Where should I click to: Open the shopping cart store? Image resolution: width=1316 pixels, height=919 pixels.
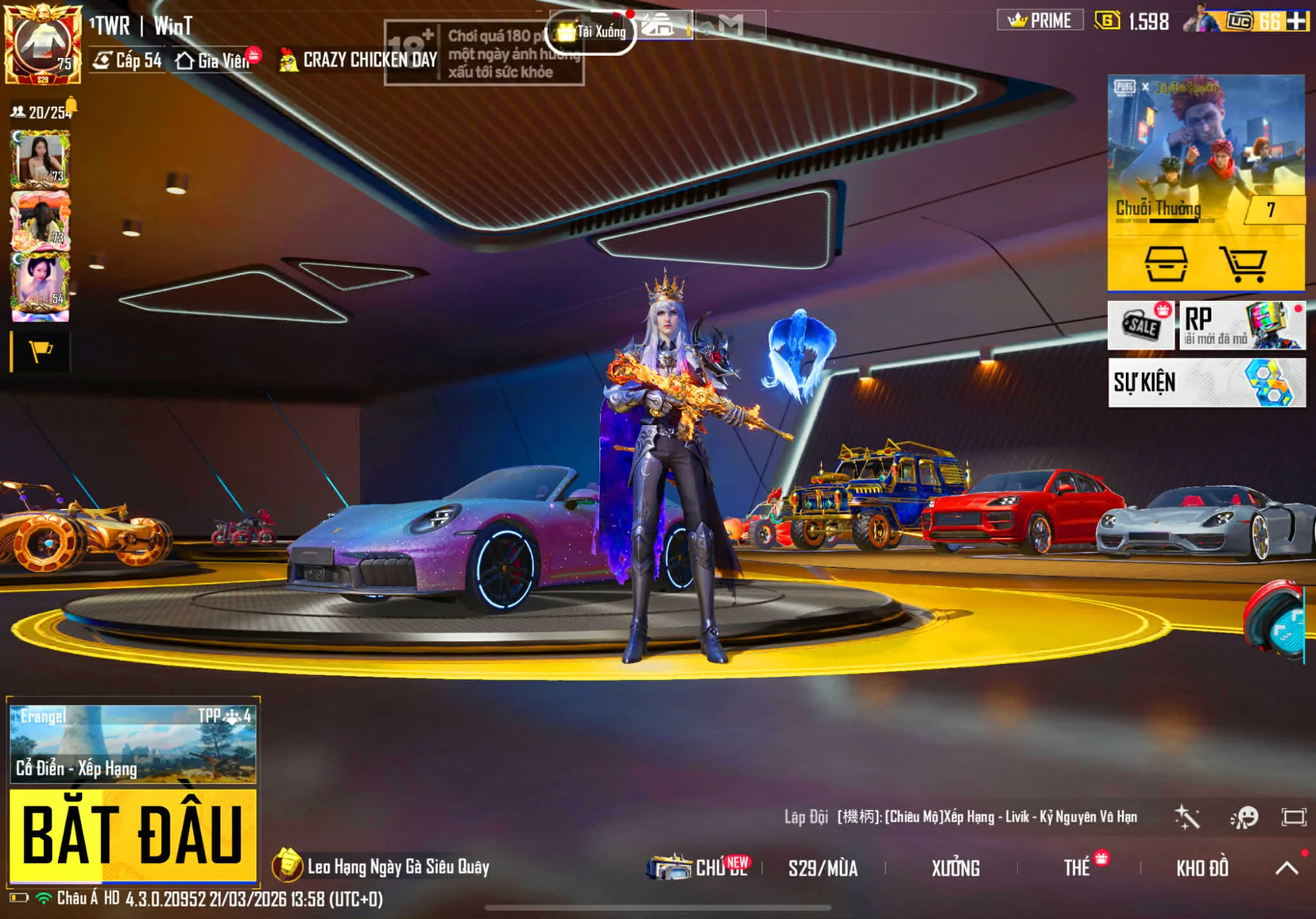point(1242,264)
